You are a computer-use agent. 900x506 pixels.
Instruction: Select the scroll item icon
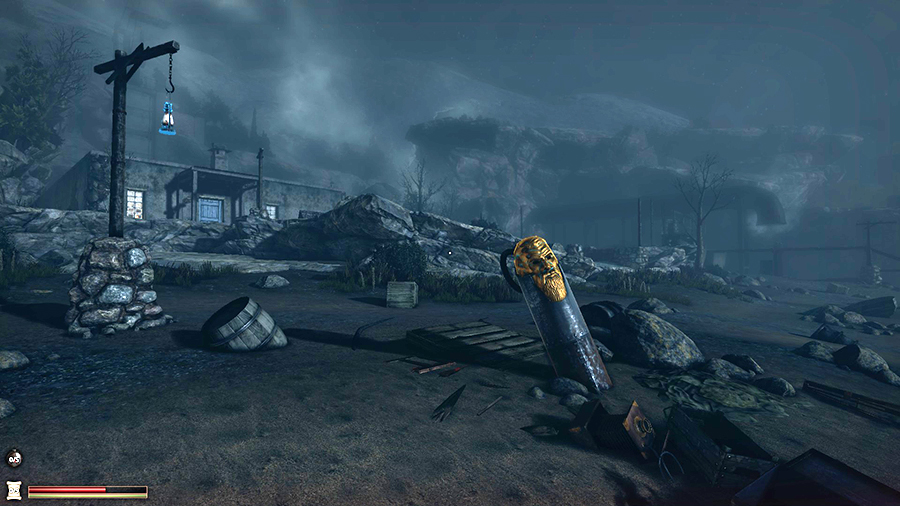[x=14, y=489]
